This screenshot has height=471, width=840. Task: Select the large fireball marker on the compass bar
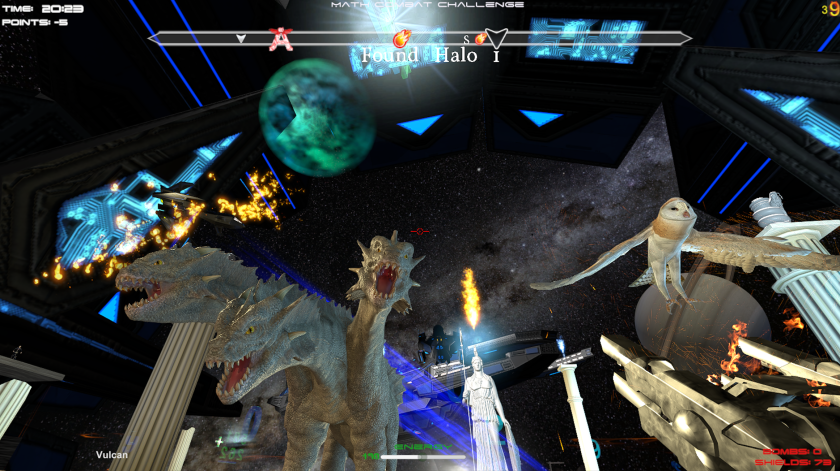click(x=403, y=39)
